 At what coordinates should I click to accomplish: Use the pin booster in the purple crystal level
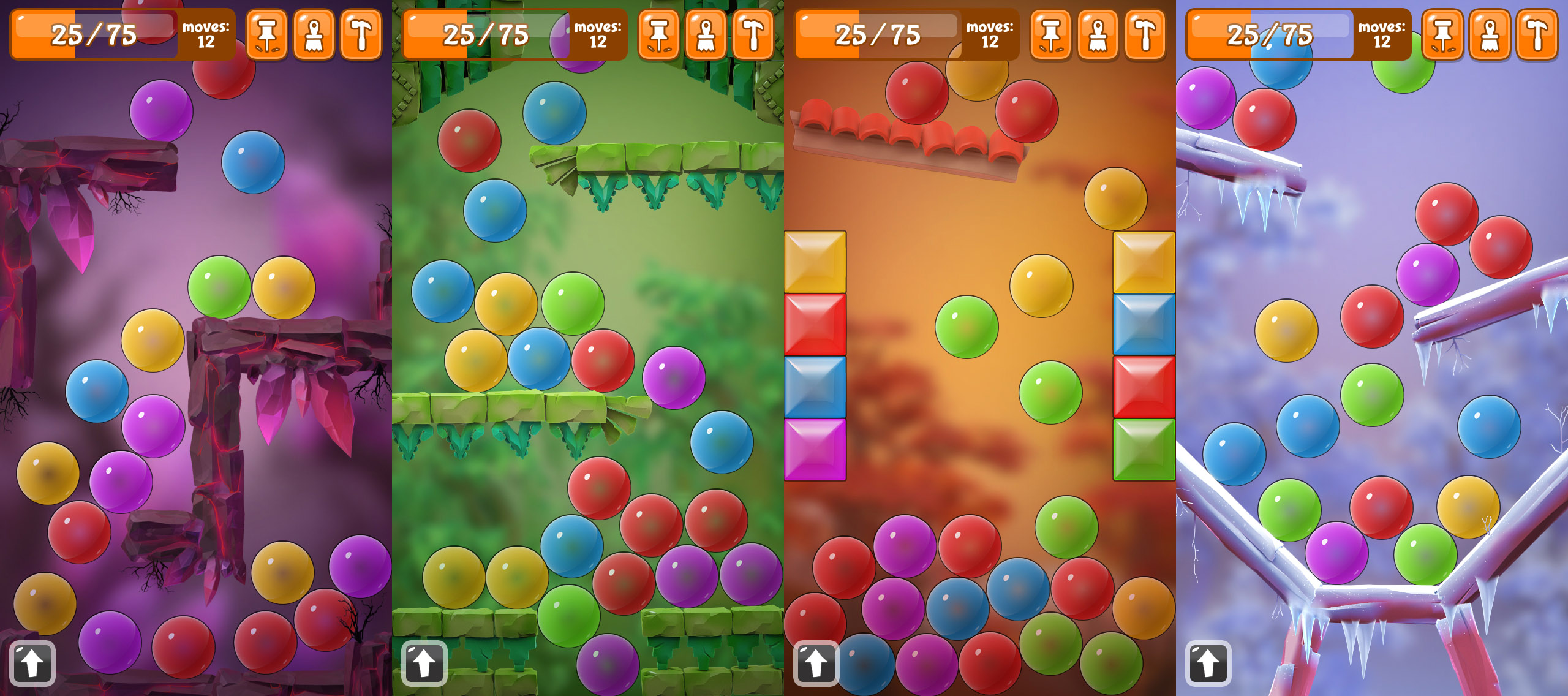pos(266,35)
